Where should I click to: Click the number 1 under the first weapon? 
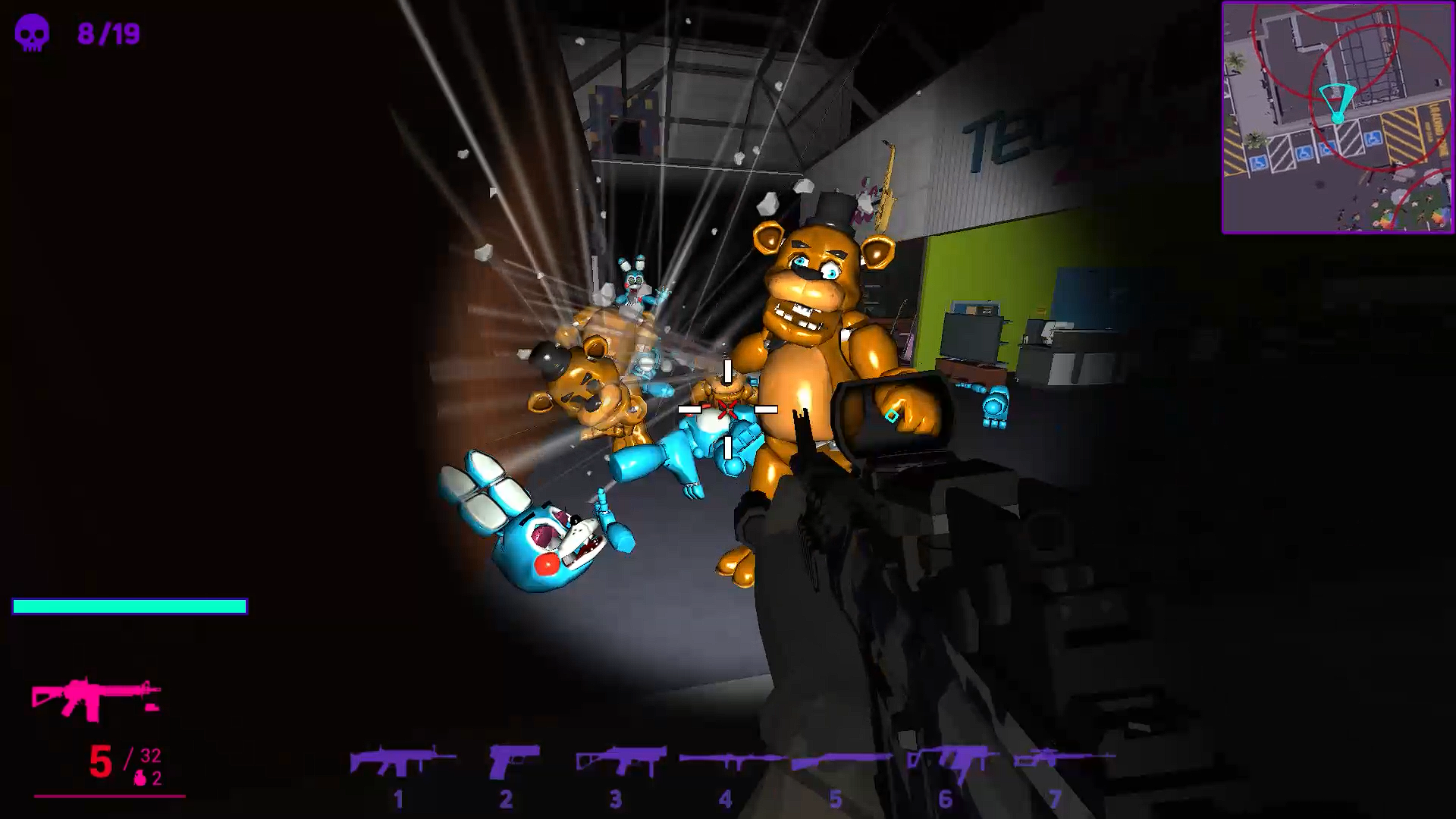(397, 797)
